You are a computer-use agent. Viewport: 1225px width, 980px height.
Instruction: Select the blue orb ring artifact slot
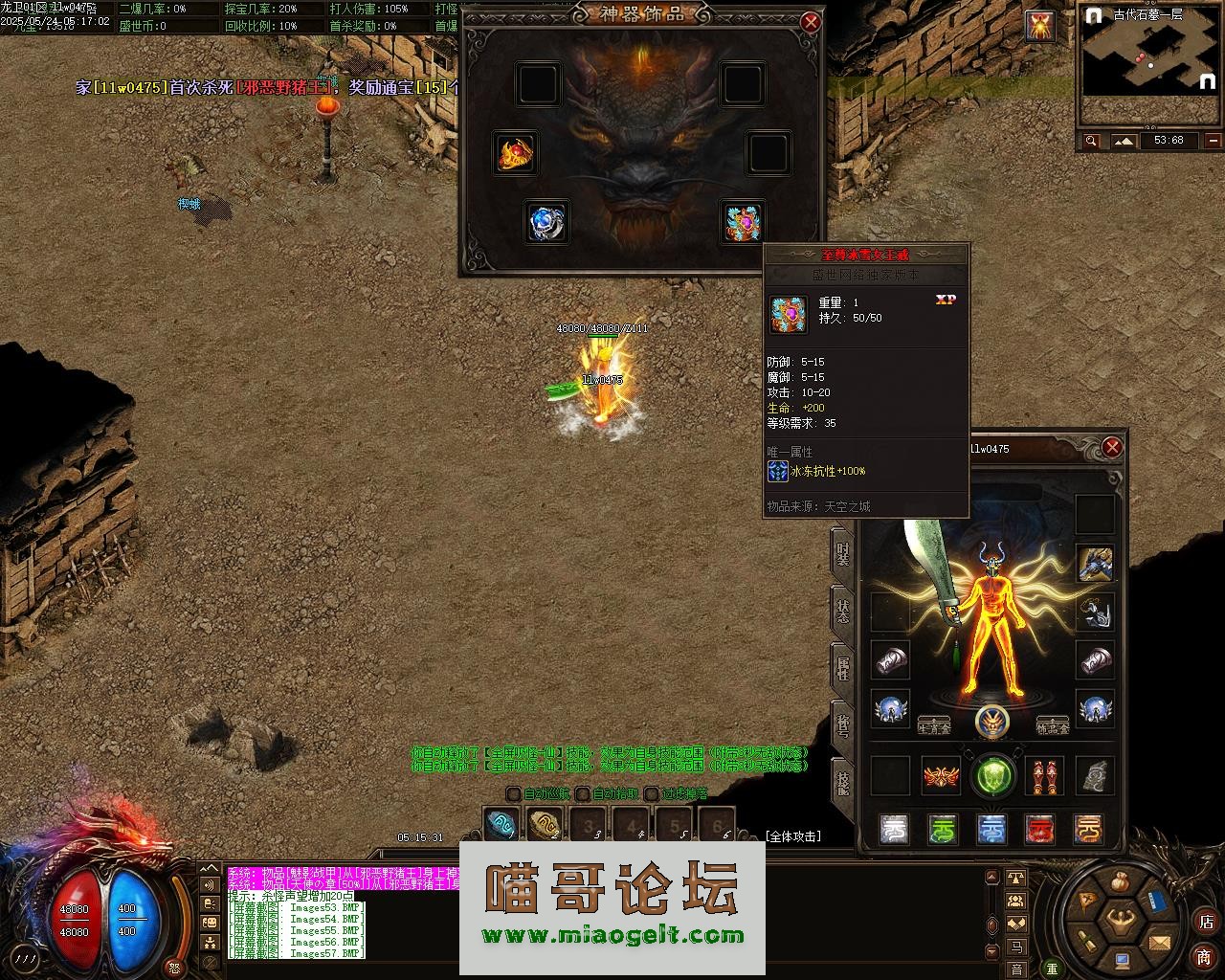pos(546,222)
